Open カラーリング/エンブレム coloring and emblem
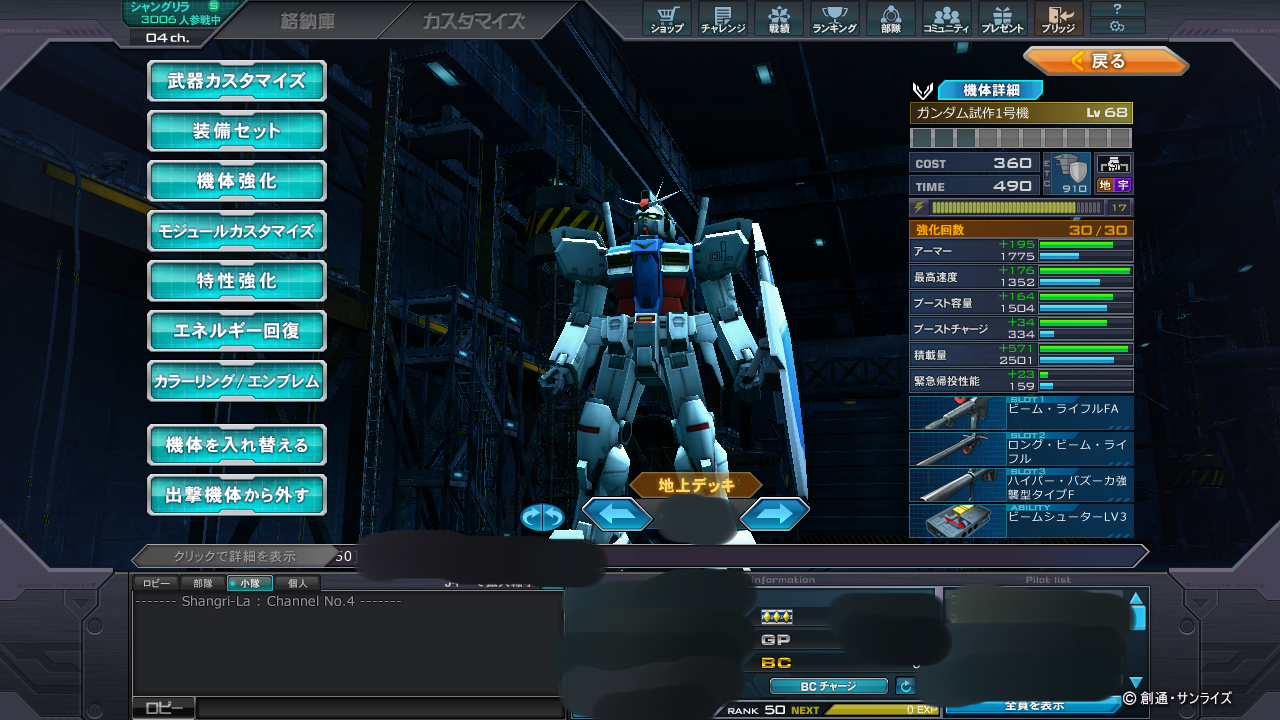 [237, 381]
